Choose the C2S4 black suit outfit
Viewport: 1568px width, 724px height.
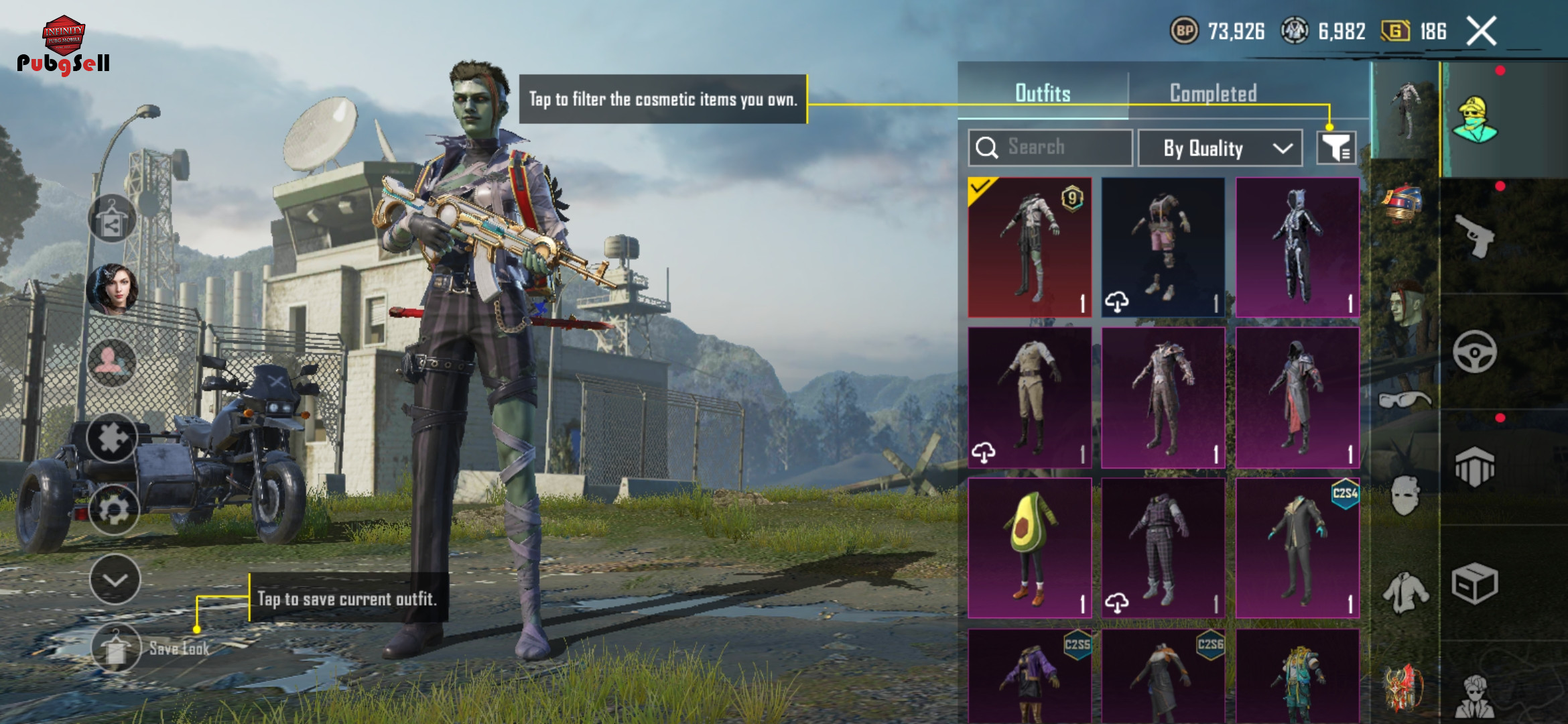(x=1297, y=547)
